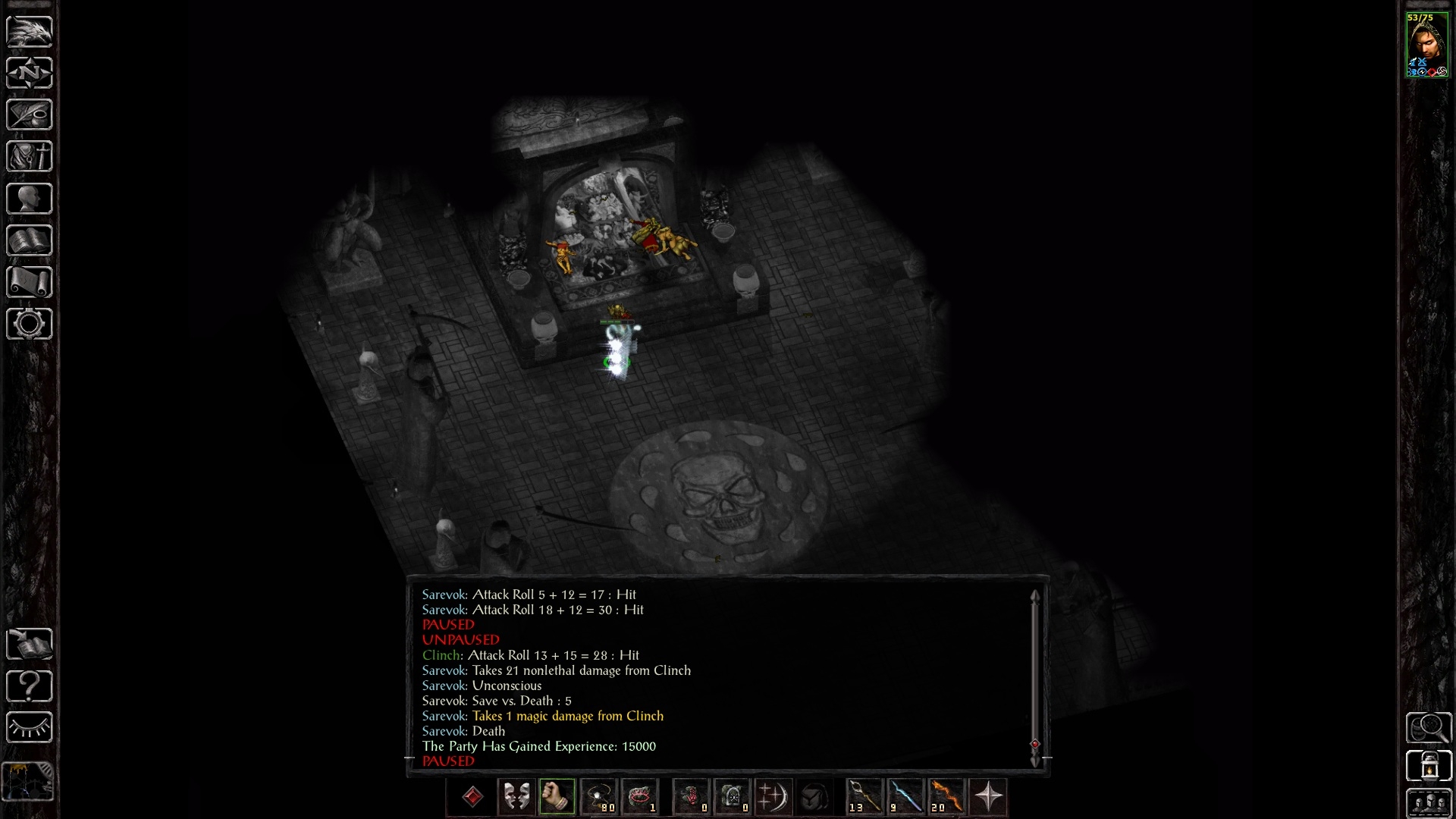
Task: Click the clock pause button in the corner
Action: point(30,781)
